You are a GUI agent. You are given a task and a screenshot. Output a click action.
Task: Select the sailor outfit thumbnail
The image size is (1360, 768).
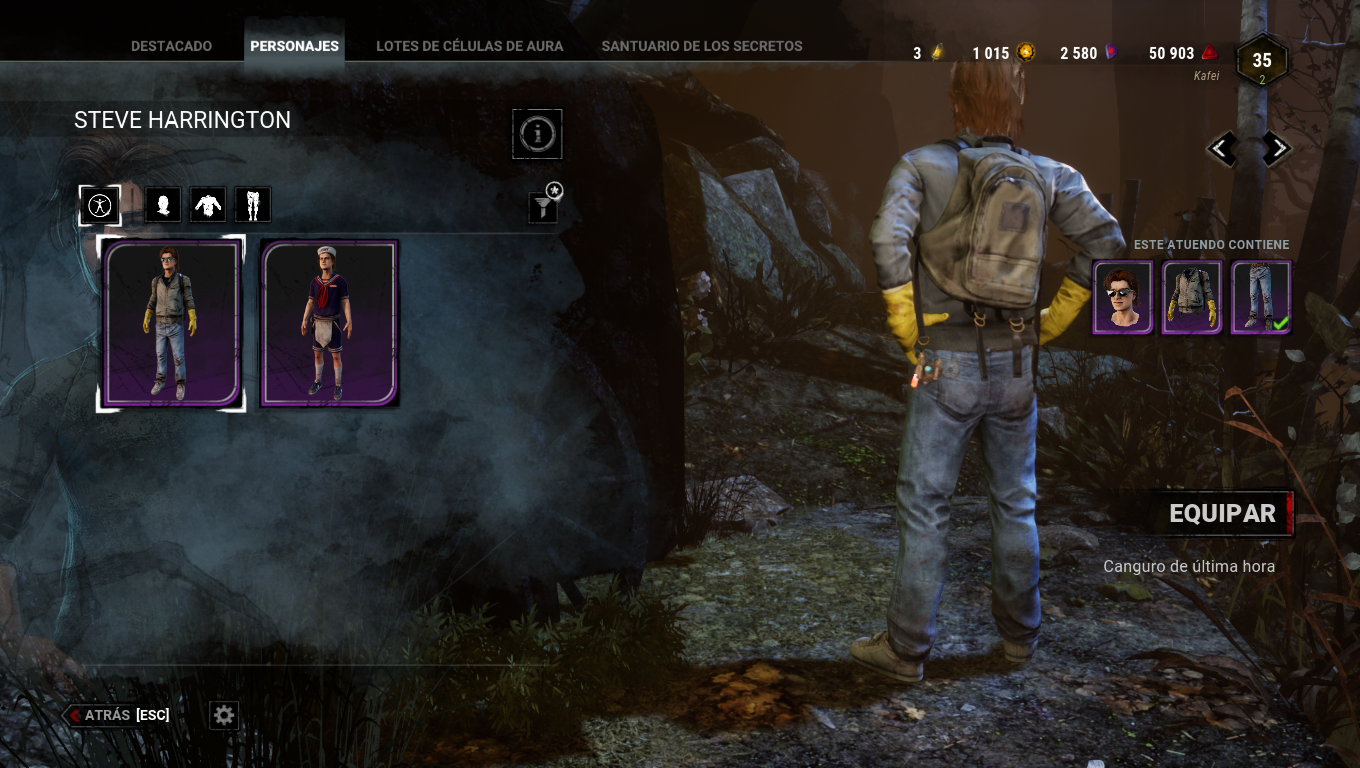328,322
